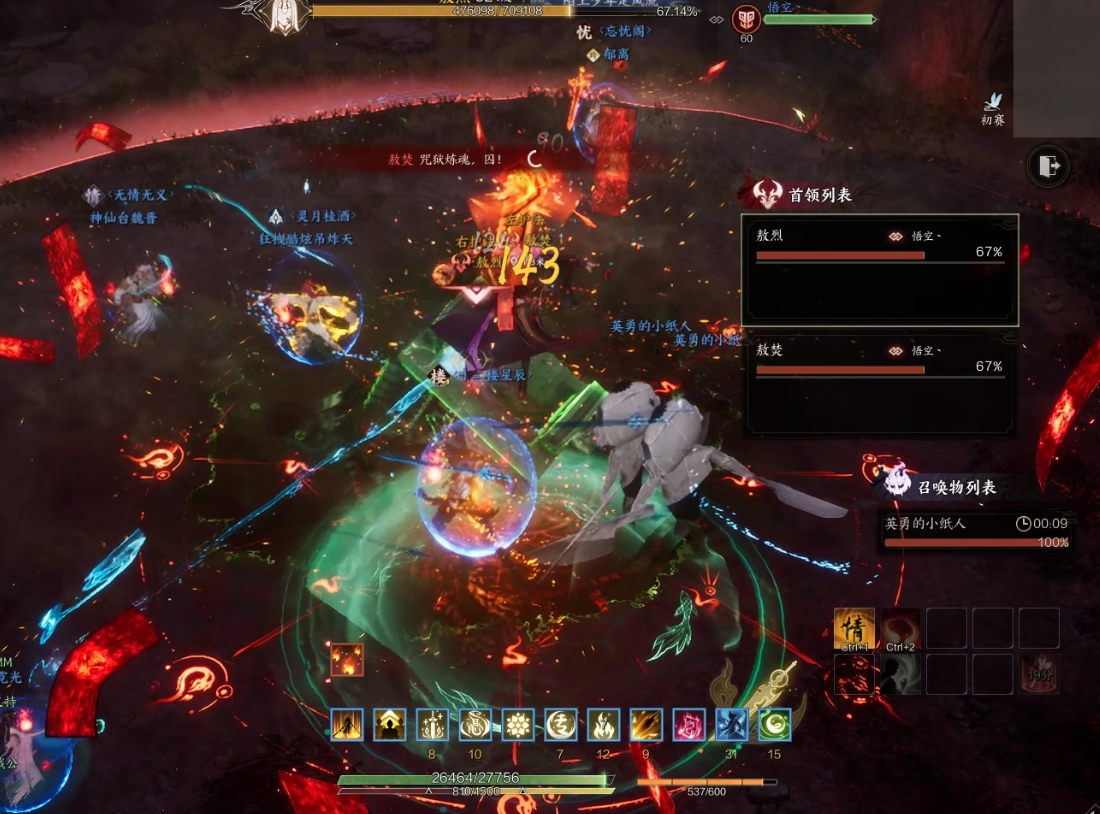The width and height of the screenshot is (1100, 814).
Task: Activate the golden flower skill
Action: 518,724
